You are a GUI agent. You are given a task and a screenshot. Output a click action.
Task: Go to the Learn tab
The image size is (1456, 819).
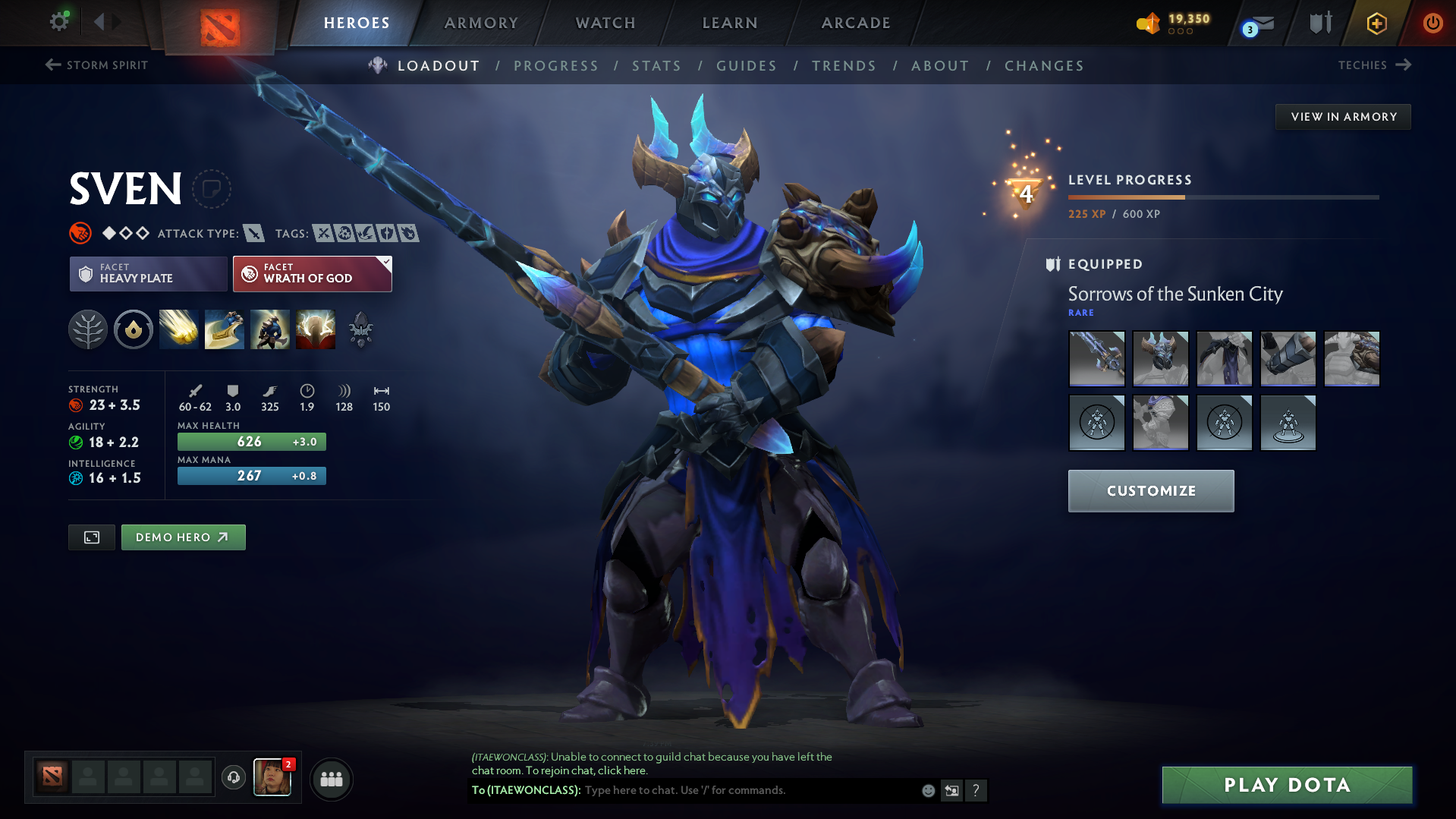730,23
